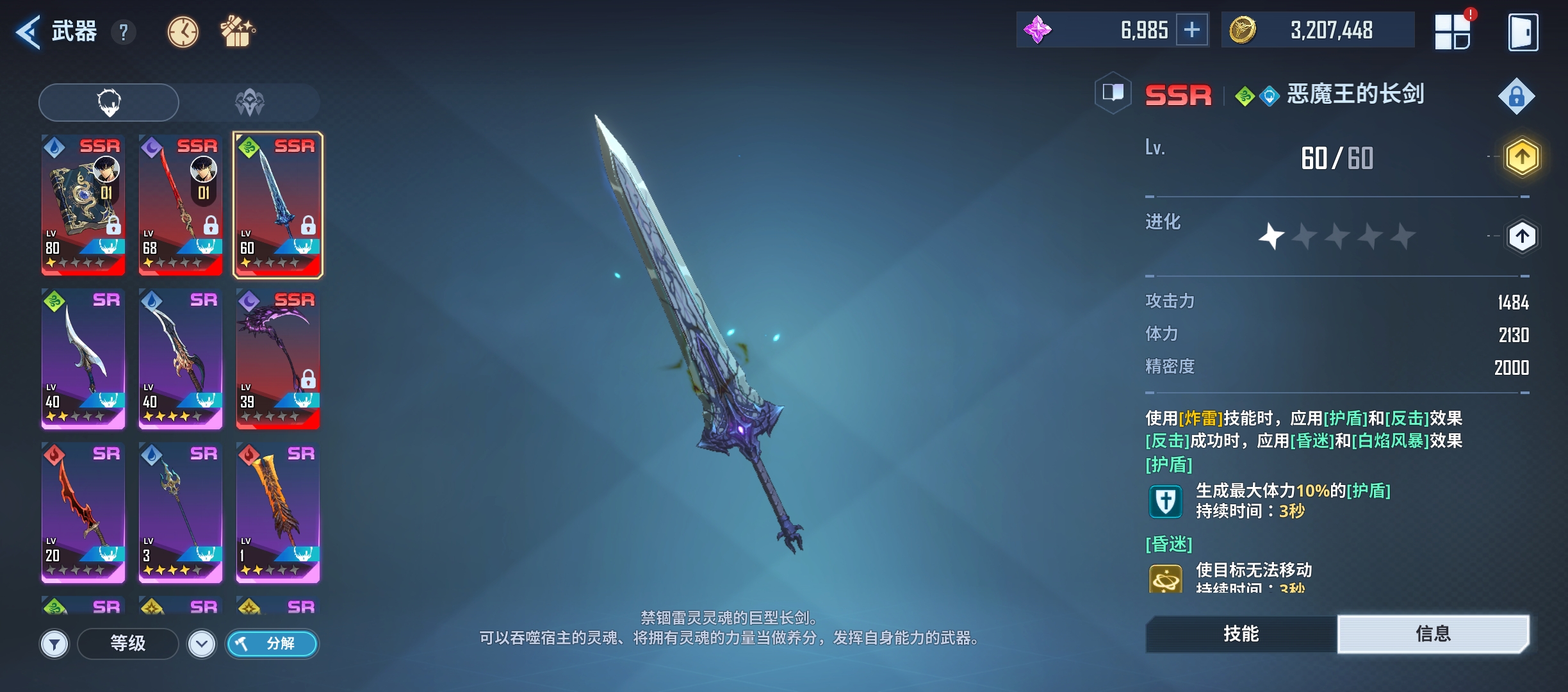The image size is (1568, 692).
Task: Open the level up arrow beside Lv. 60/60
Action: (x=1523, y=158)
